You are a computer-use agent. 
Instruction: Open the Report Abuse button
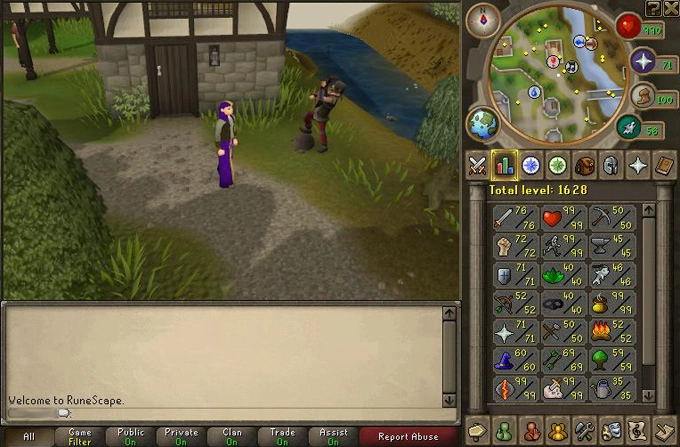coord(406,437)
